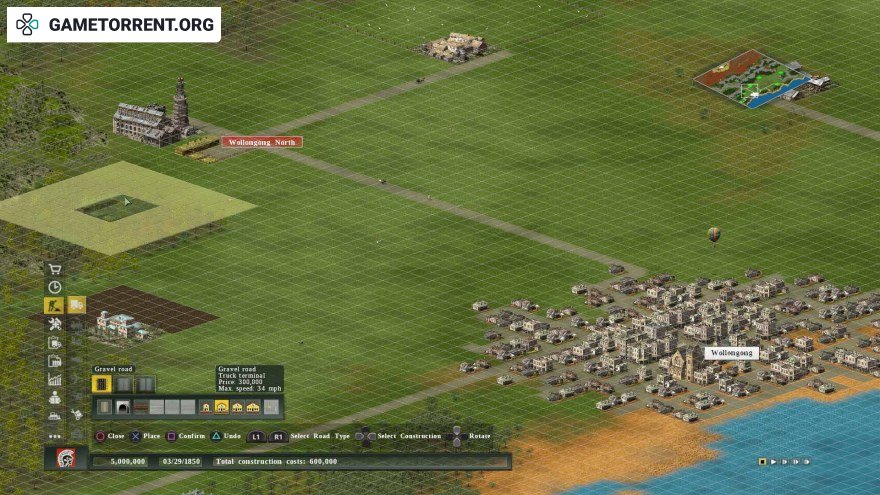
Task: Open the wrench and tools menu
Action: click(x=54, y=324)
